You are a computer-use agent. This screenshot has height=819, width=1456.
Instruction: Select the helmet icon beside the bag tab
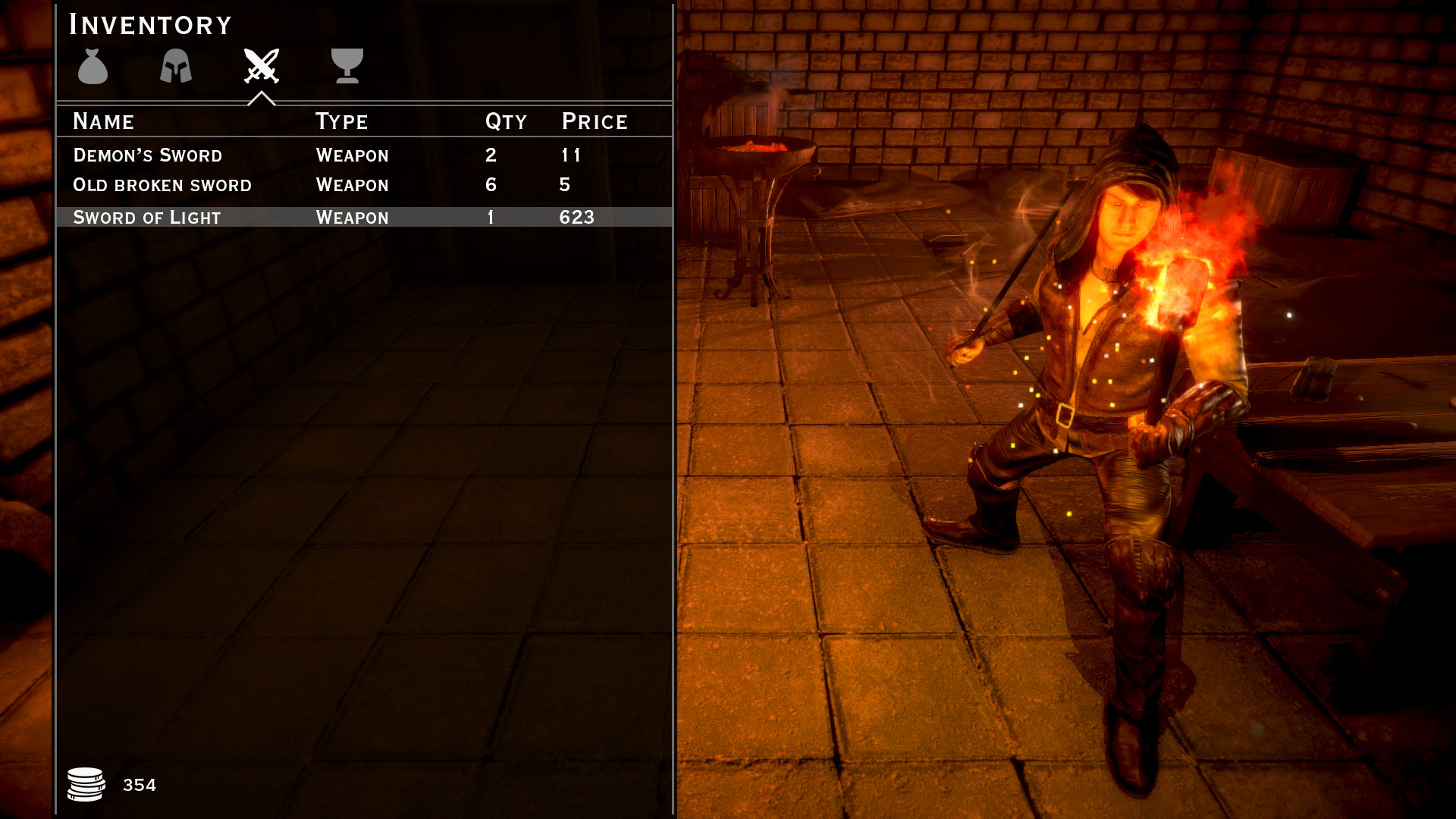click(x=175, y=68)
